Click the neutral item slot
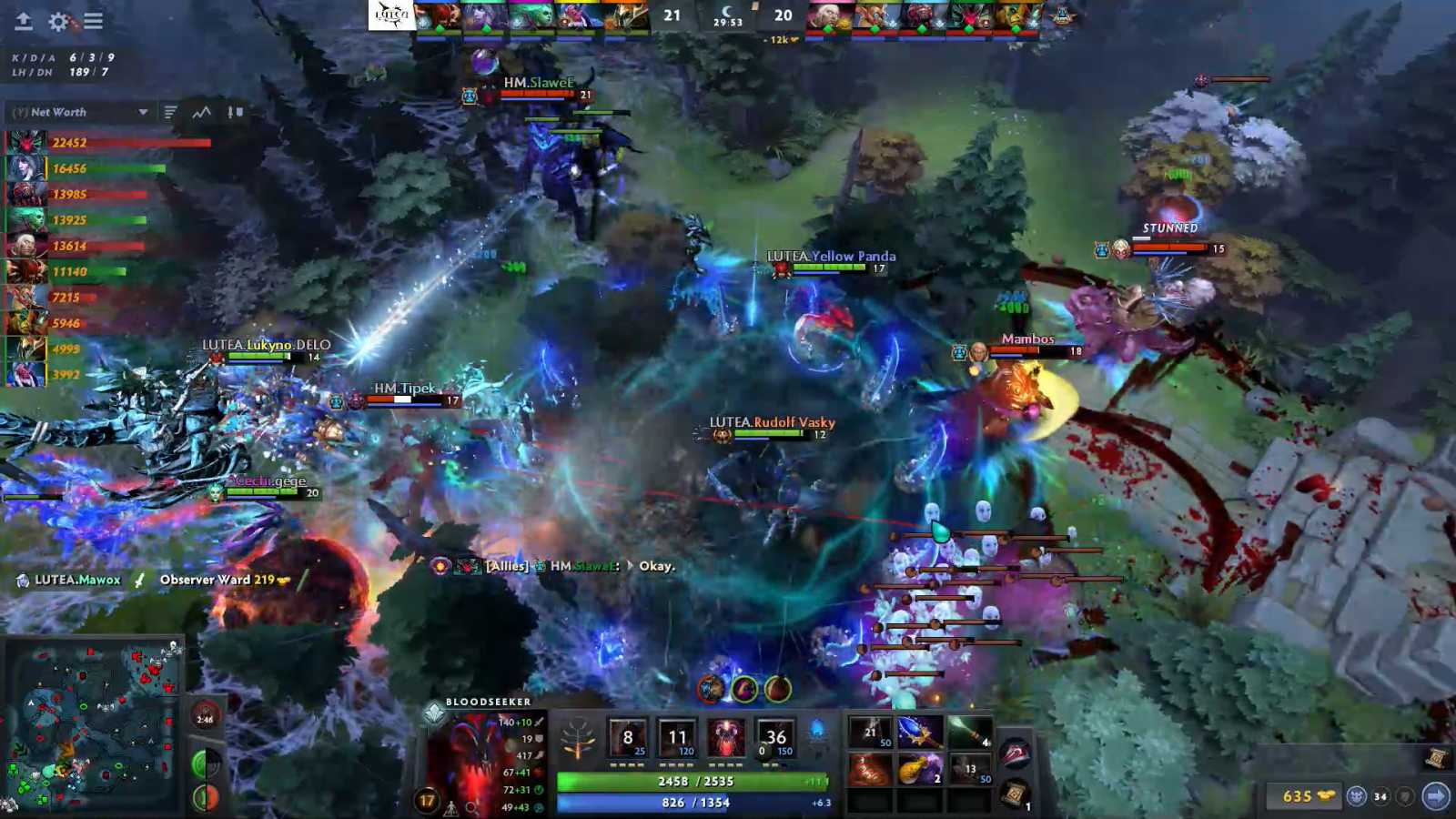 1014,751
